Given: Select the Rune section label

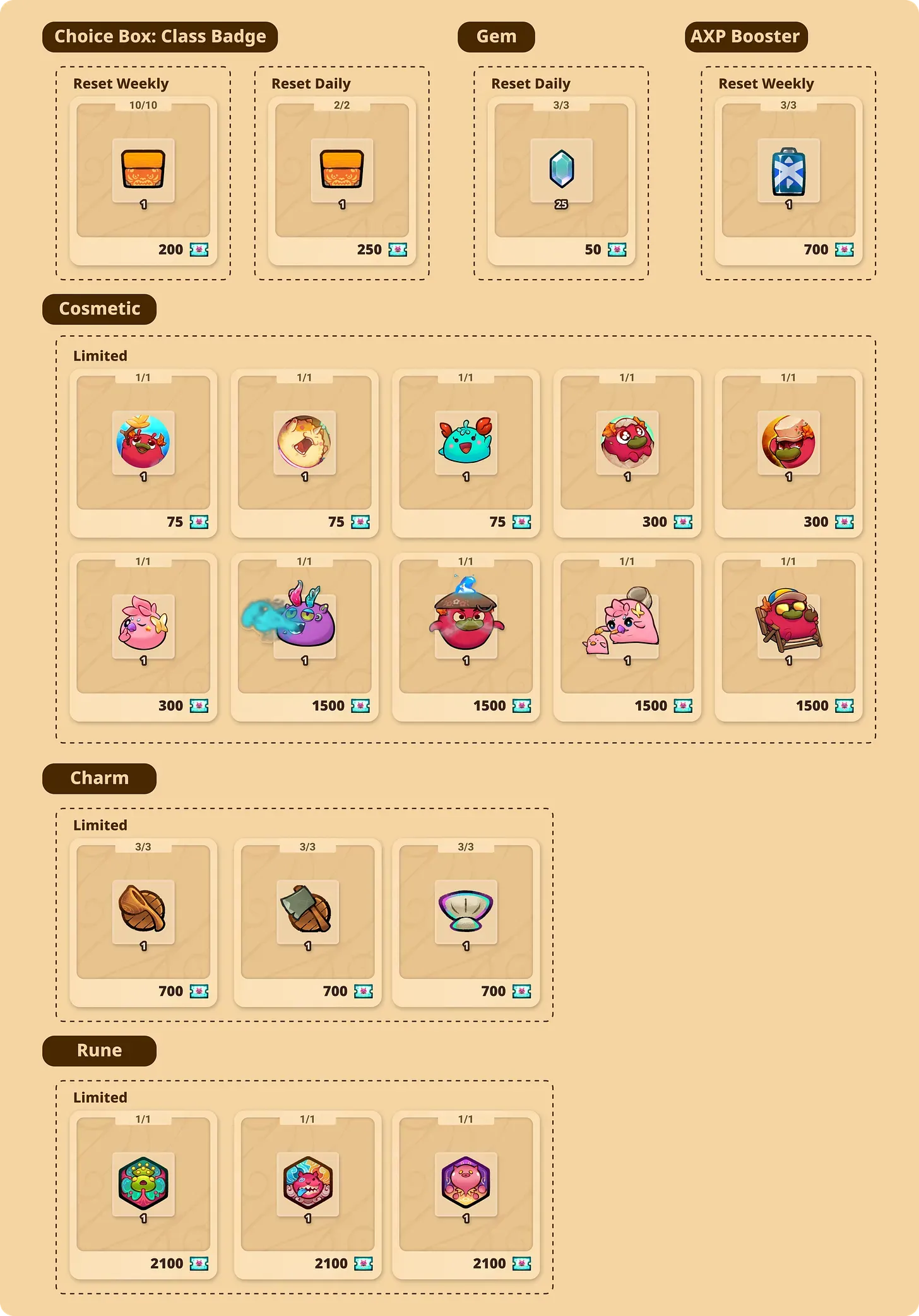Looking at the screenshot, I should pos(99,1050).
